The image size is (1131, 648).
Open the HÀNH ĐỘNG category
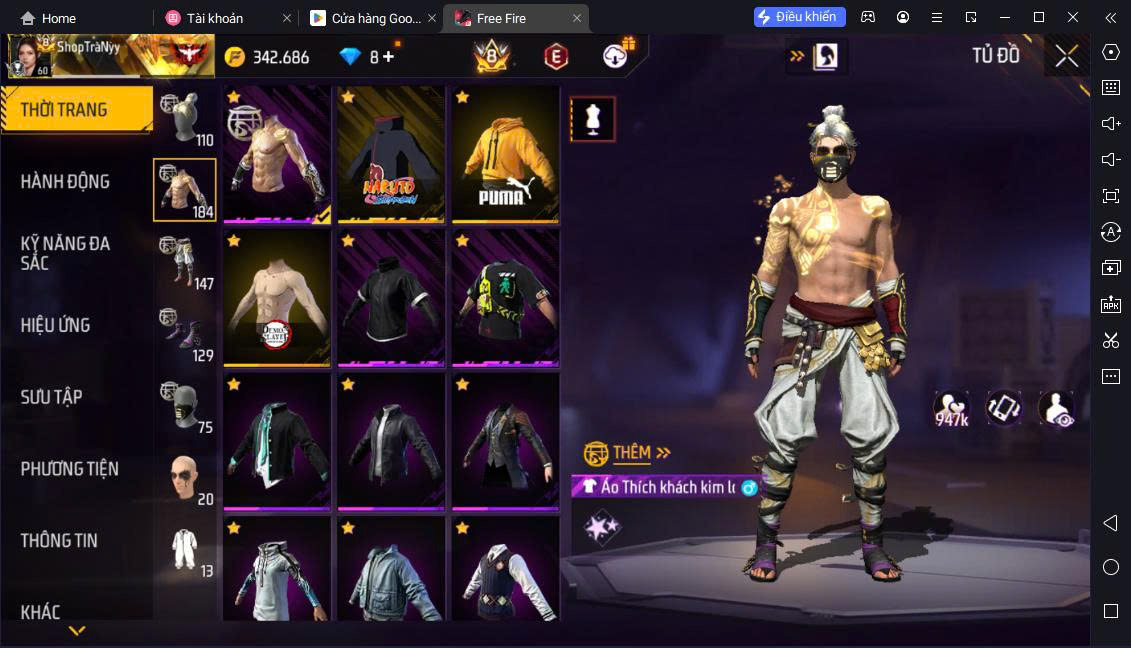[x=65, y=182]
